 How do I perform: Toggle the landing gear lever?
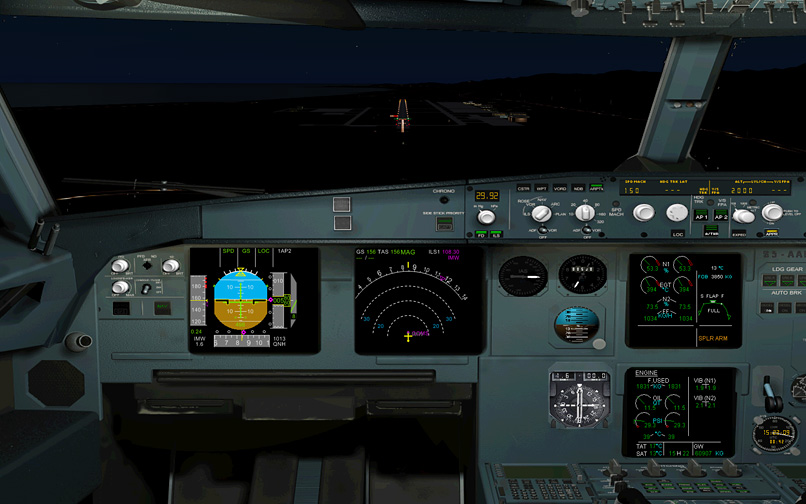[x=770, y=392]
